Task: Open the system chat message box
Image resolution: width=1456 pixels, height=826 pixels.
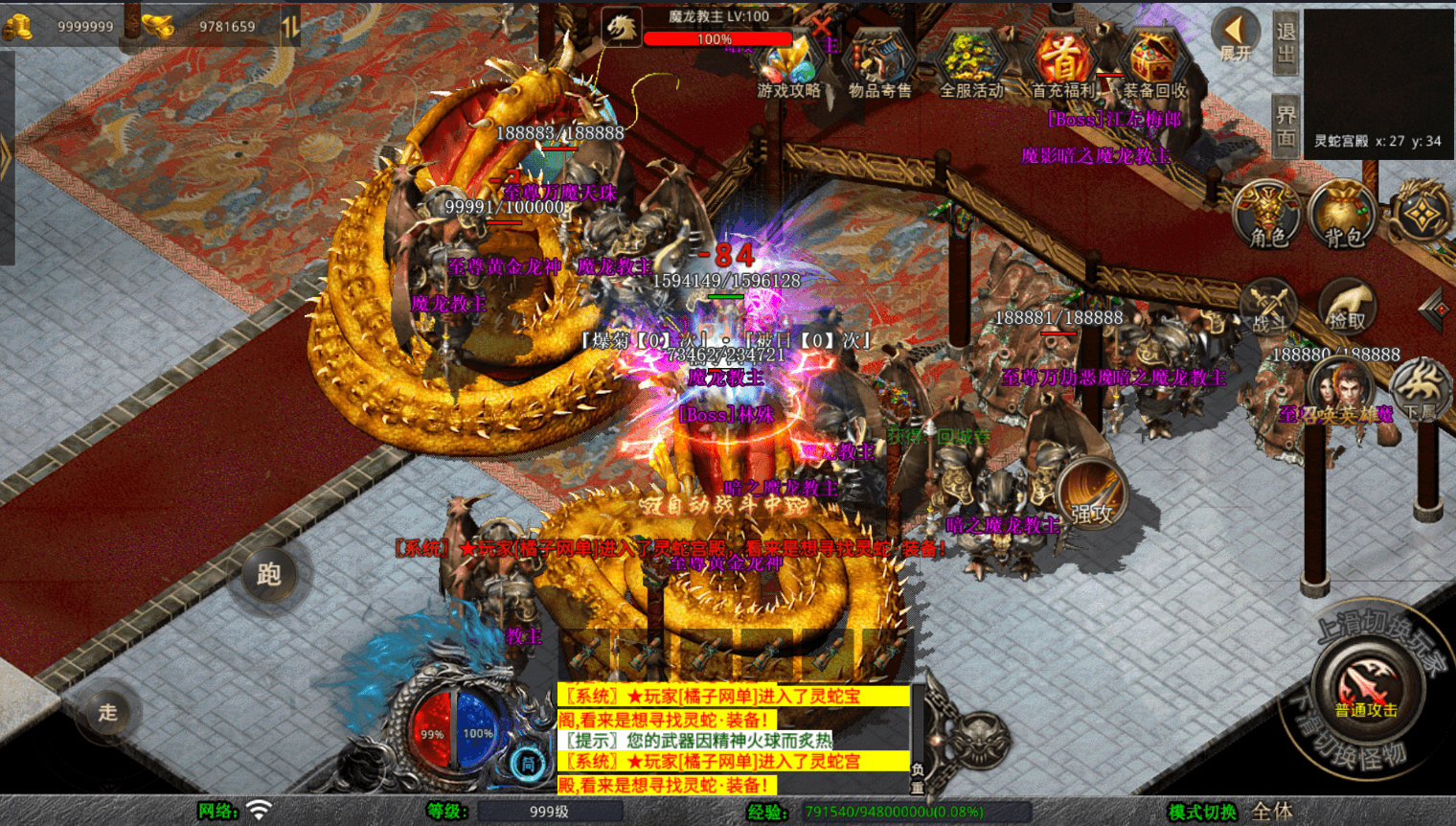Action: click(x=733, y=740)
